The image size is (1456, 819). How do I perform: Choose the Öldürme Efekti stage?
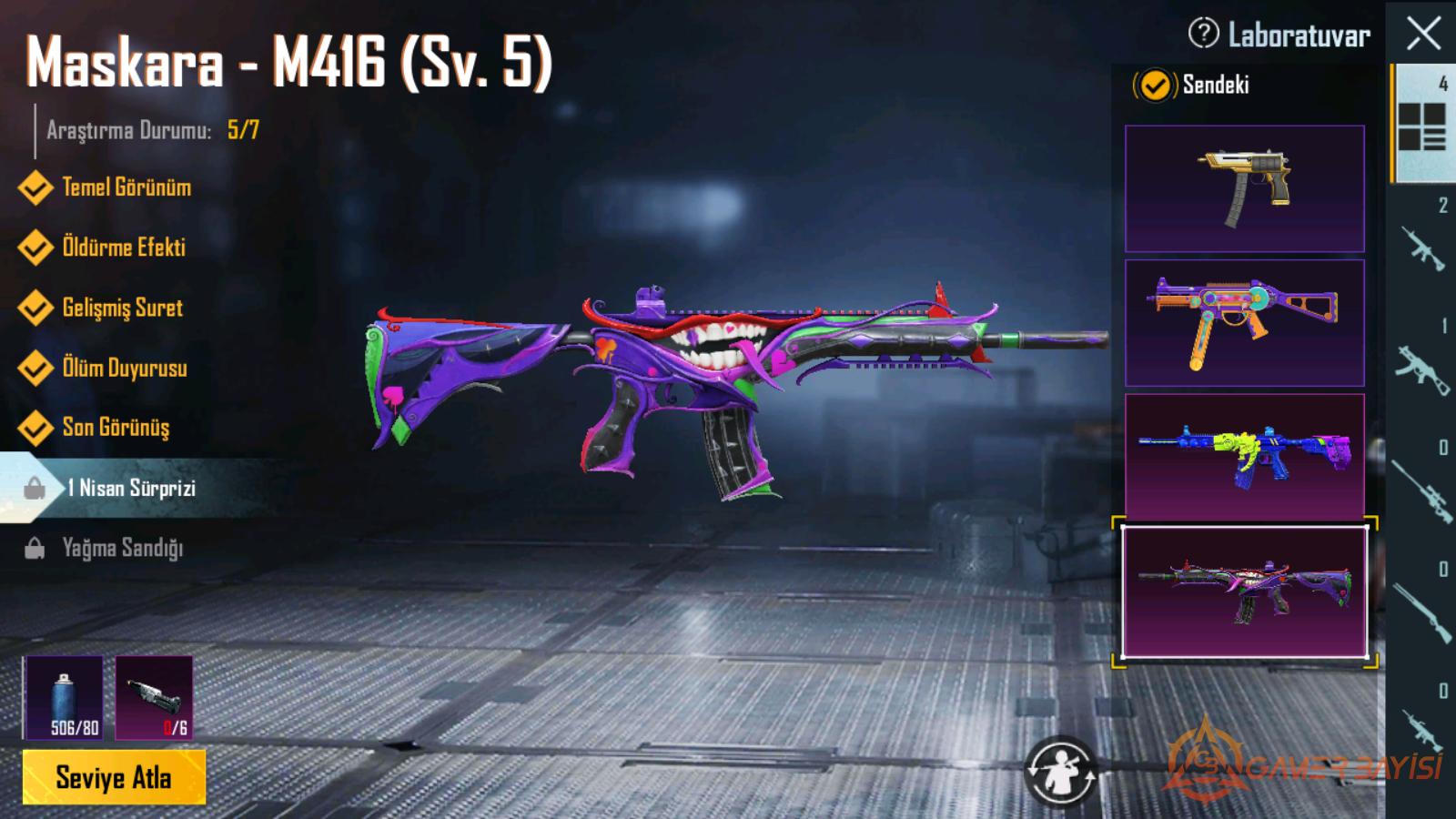tap(123, 248)
